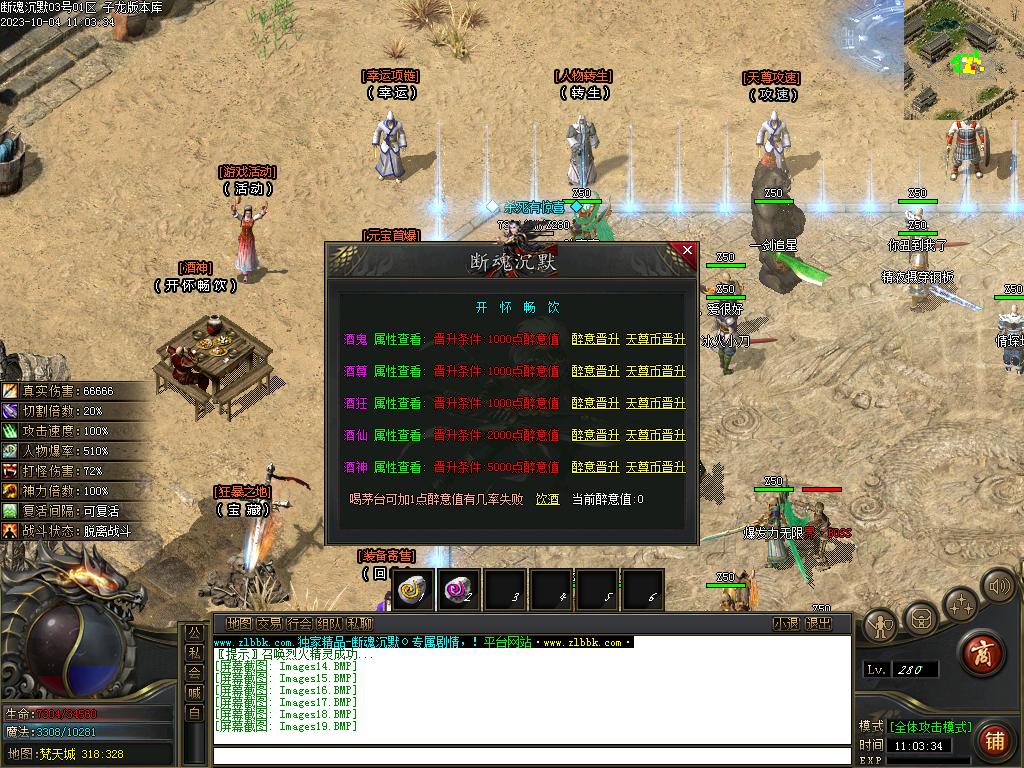Click 醉意晋升 on the 酒狂 row
This screenshot has height=768, width=1024.
point(595,403)
